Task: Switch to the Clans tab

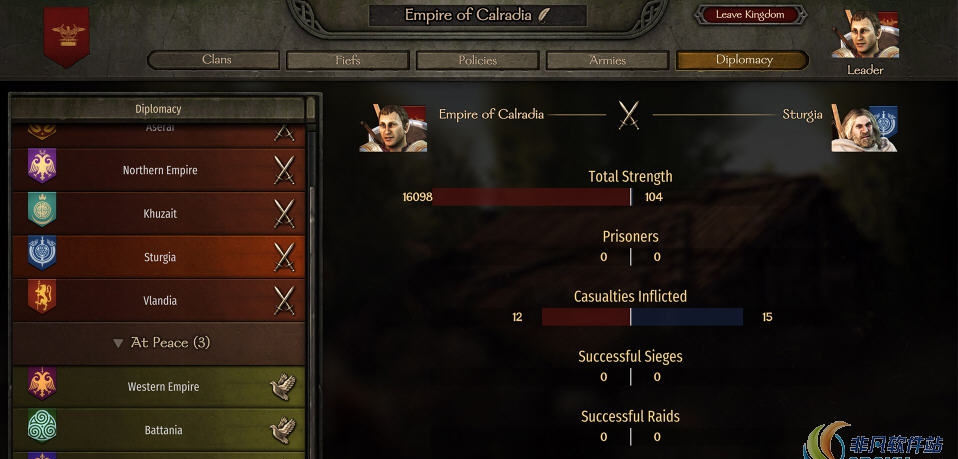Action: click(216, 60)
